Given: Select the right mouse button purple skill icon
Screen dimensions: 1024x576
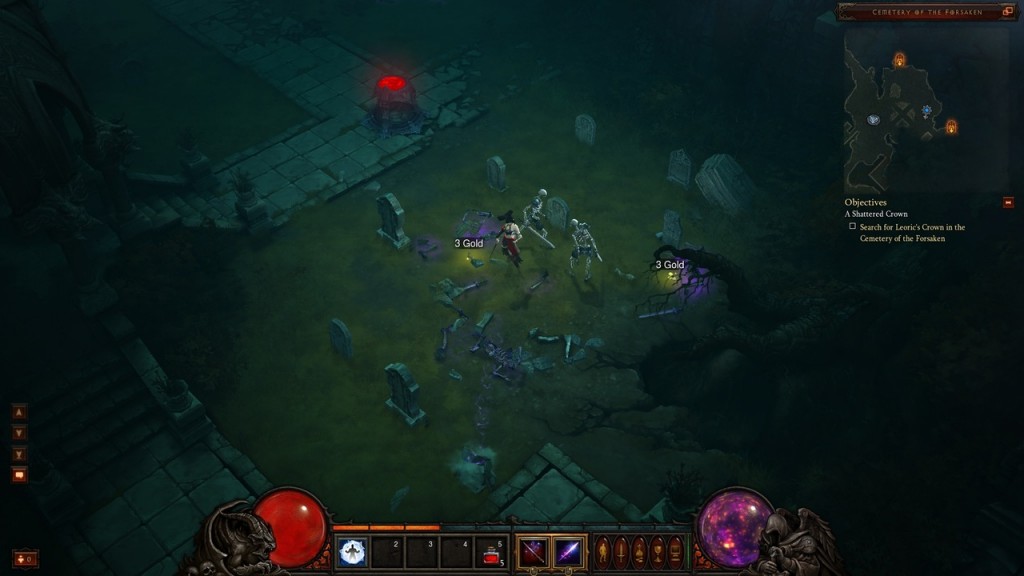Looking at the screenshot, I should [568, 552].
